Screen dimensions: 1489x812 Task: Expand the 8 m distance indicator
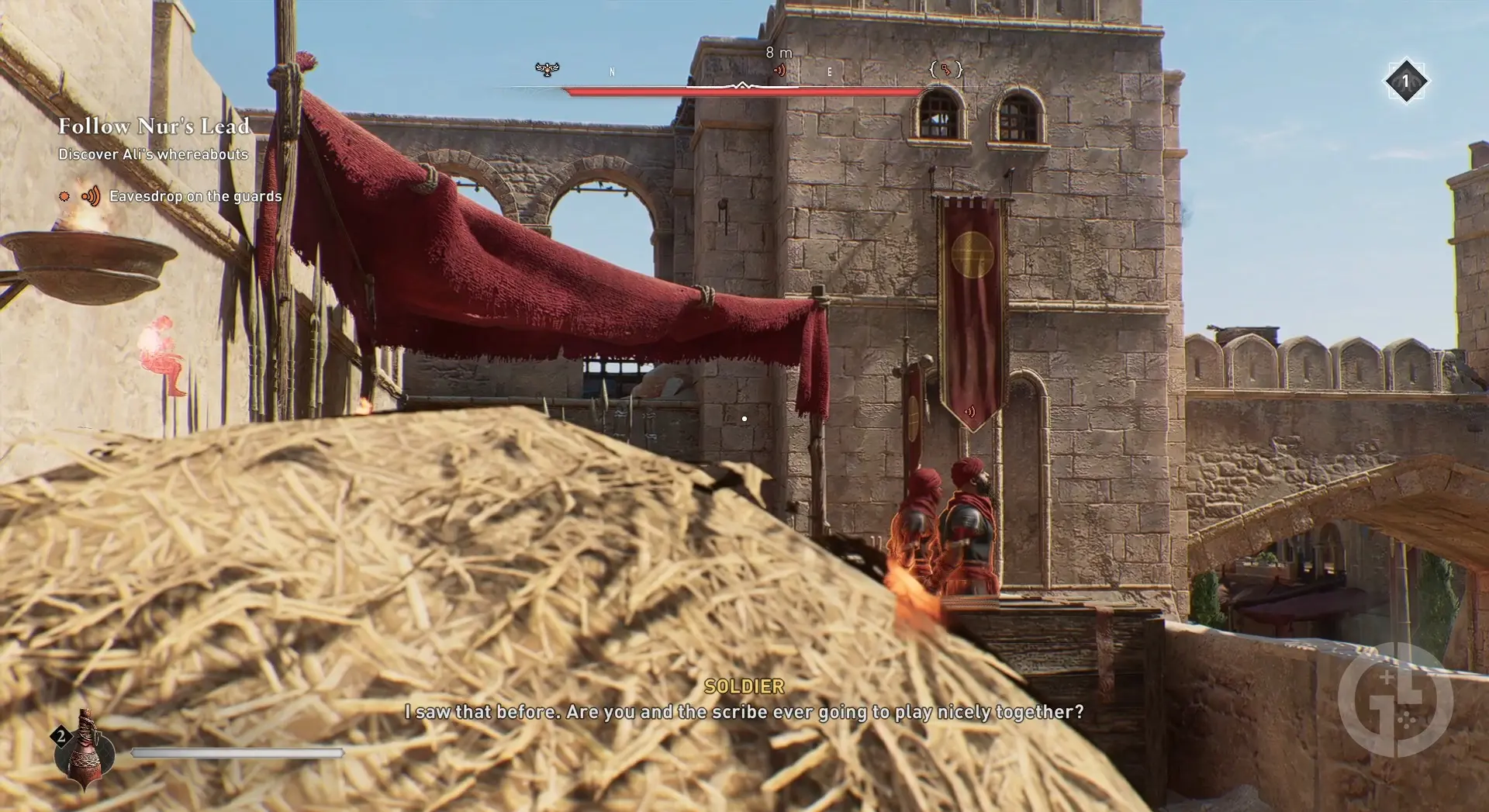779,52
